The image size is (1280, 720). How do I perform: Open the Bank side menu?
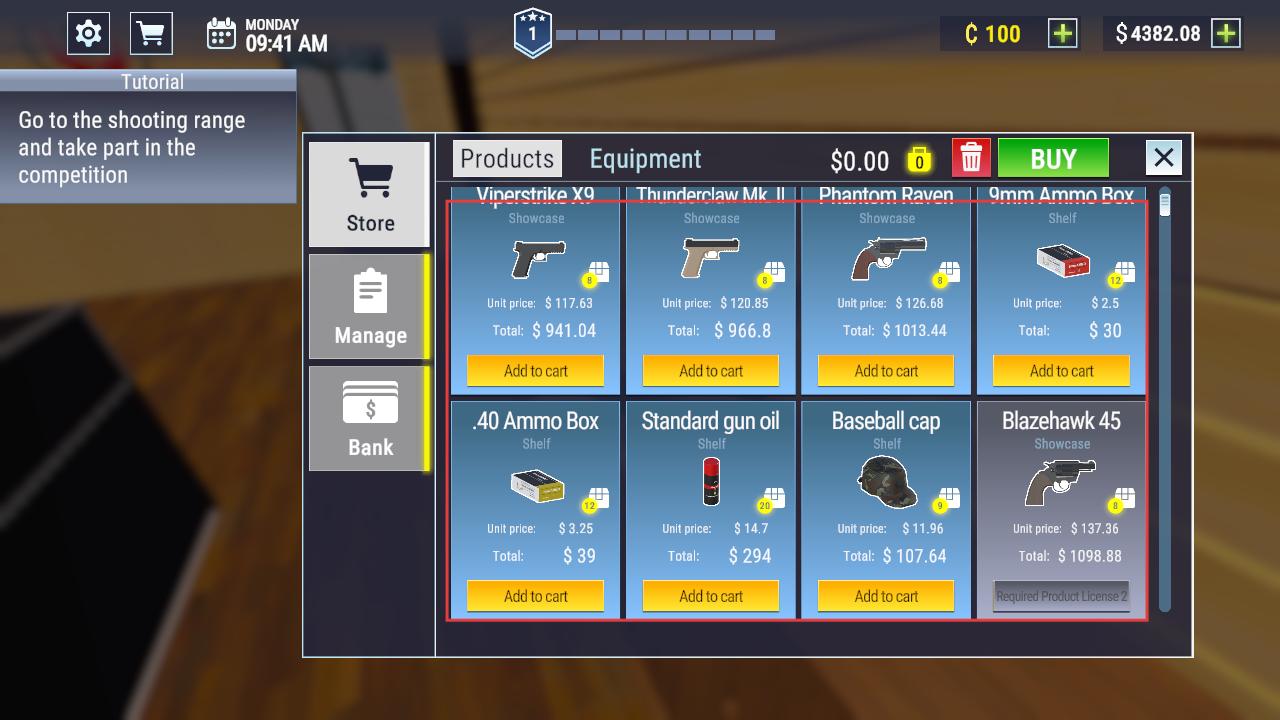(370, 419)
